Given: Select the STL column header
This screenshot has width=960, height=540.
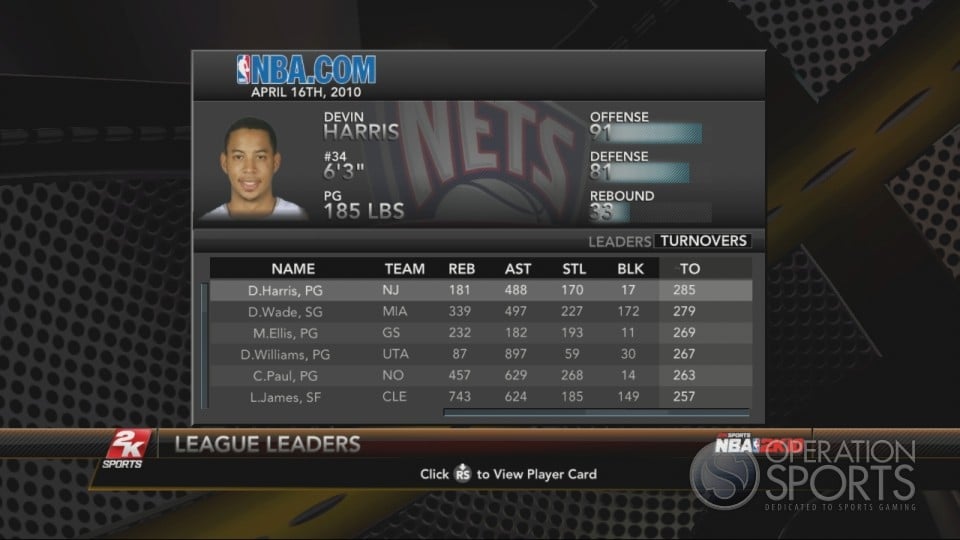Looking at the screenshot, I should (x=574, y=269).
